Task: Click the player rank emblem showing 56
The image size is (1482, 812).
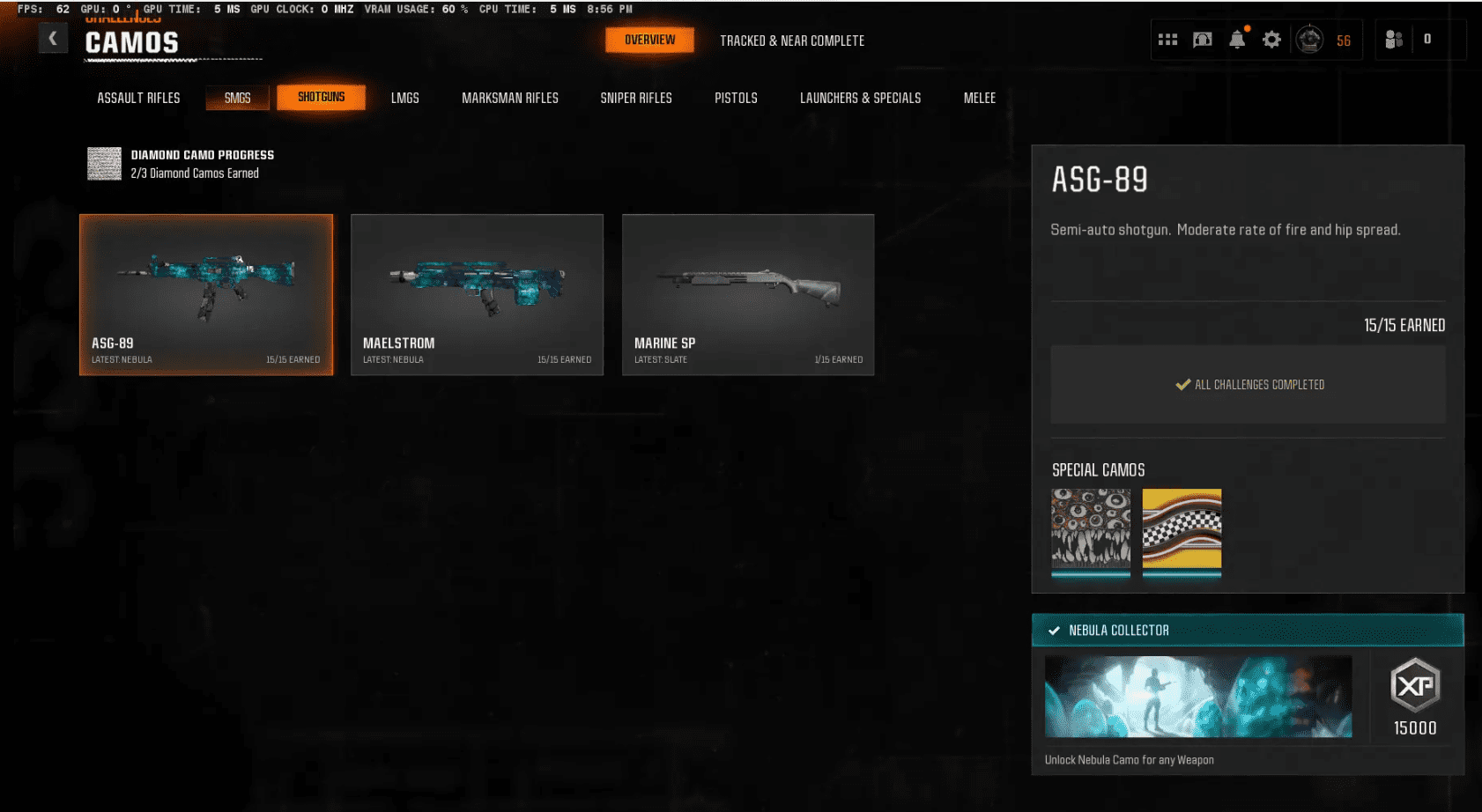Action: point(1309,39)
